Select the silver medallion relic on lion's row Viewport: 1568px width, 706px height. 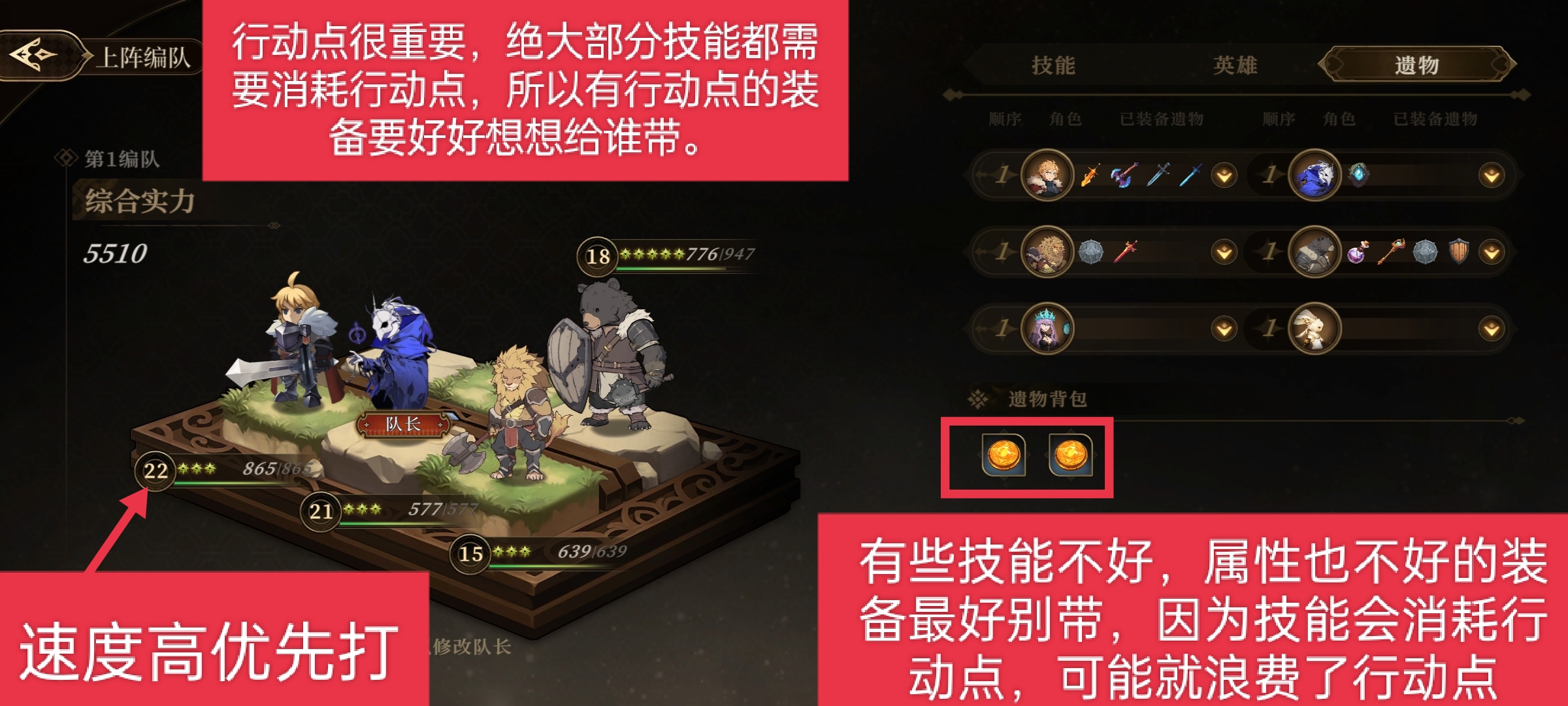click(1090, 252)
